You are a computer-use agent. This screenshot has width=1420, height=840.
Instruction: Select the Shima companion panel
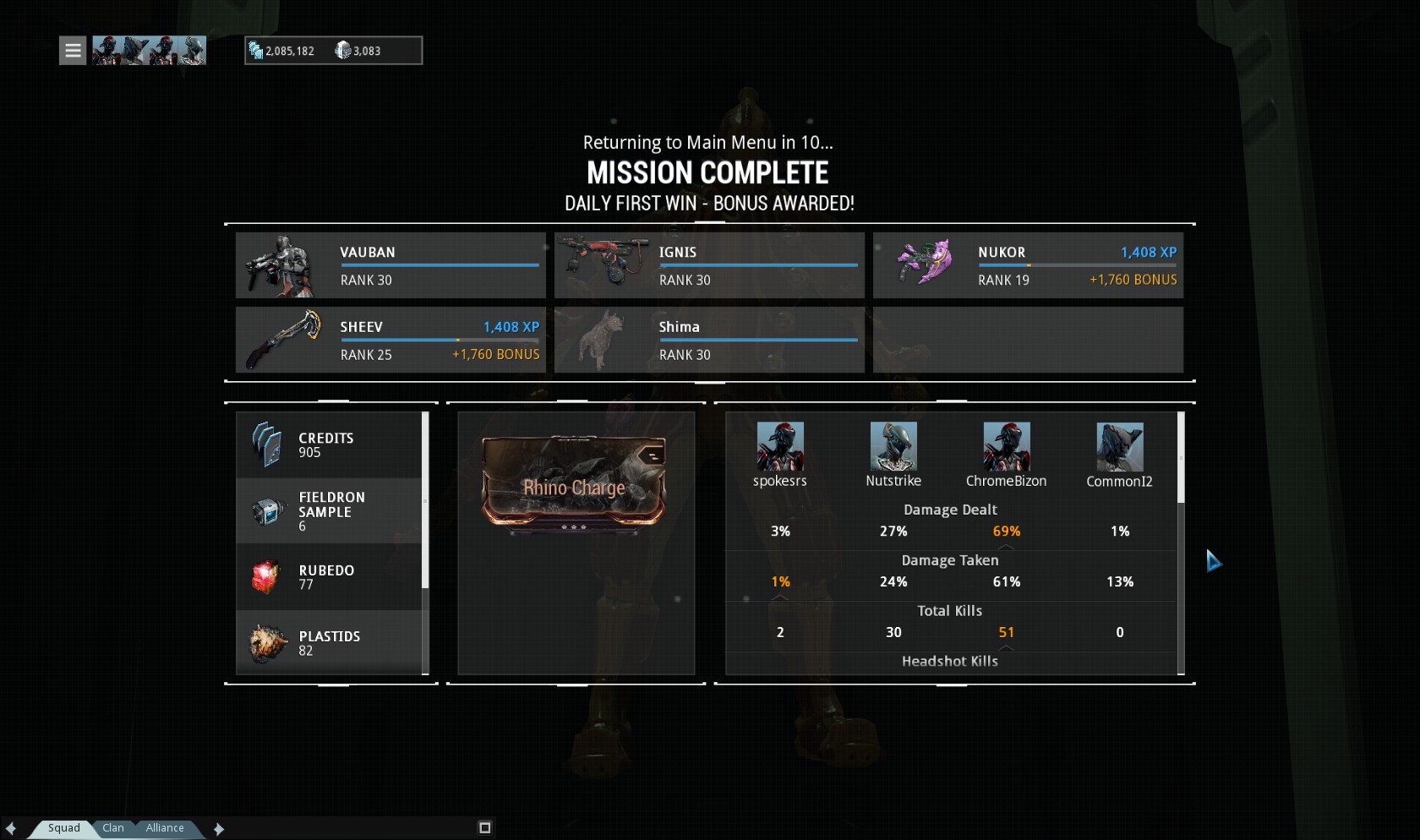pyautogui.click(x=709, y=340)
